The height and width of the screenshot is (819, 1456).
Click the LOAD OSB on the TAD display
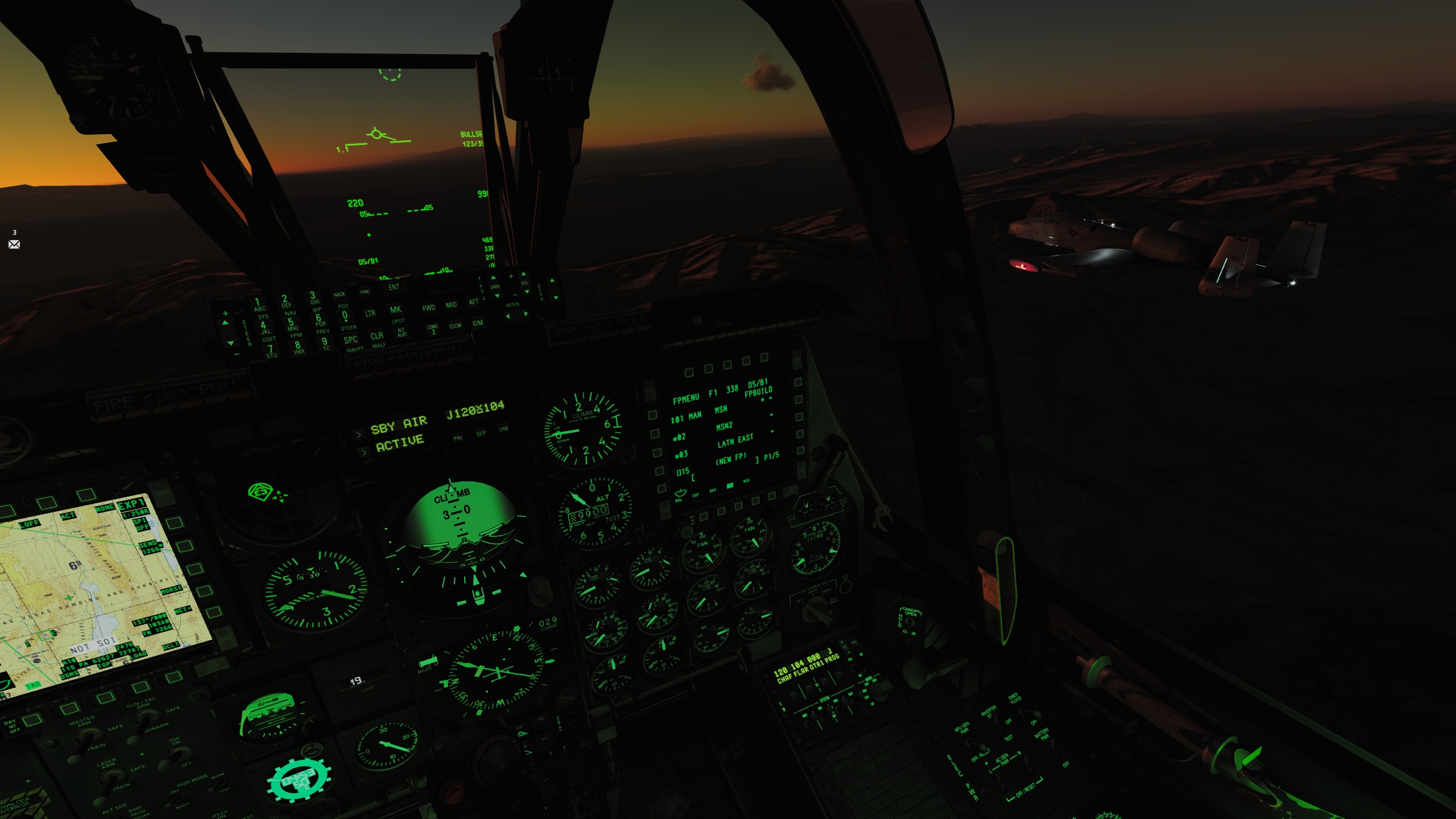pyautogui.click(x=137, y=655)
